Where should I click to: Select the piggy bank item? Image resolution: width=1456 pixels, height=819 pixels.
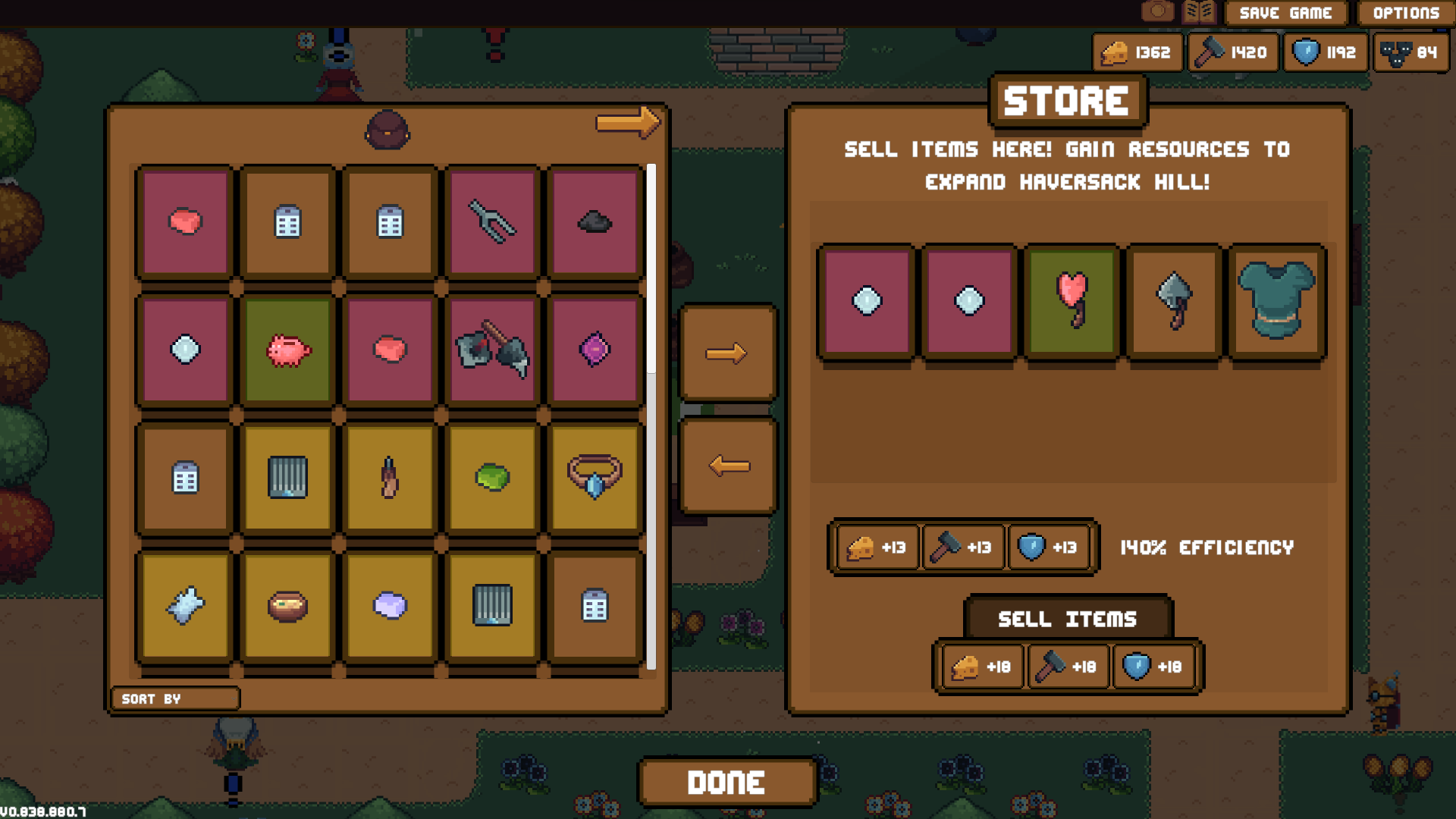(x=285, y=350)
